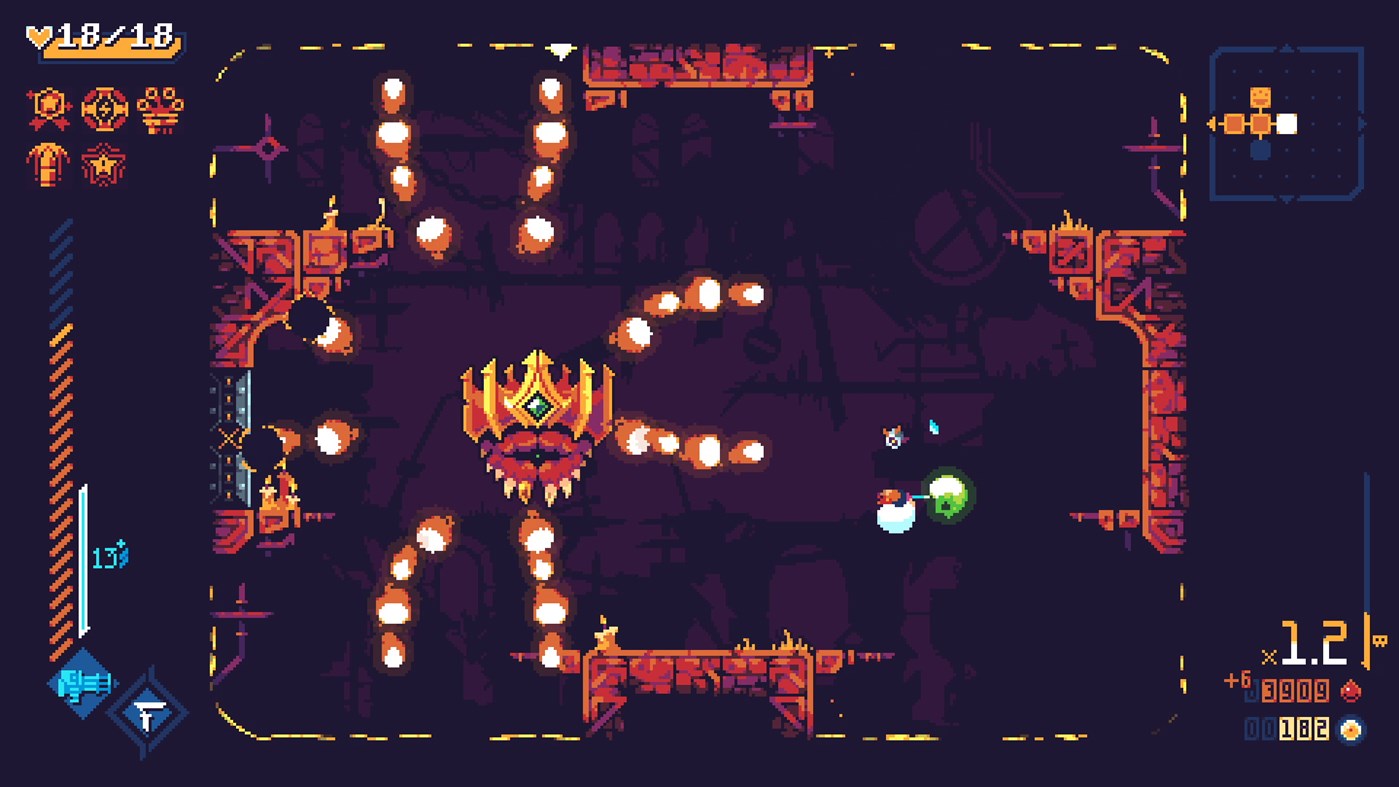This screenshot has height=787, width=1399.
Task: Click the small flag icon beside the multiplier
Action: click(x=1379, y=640)
